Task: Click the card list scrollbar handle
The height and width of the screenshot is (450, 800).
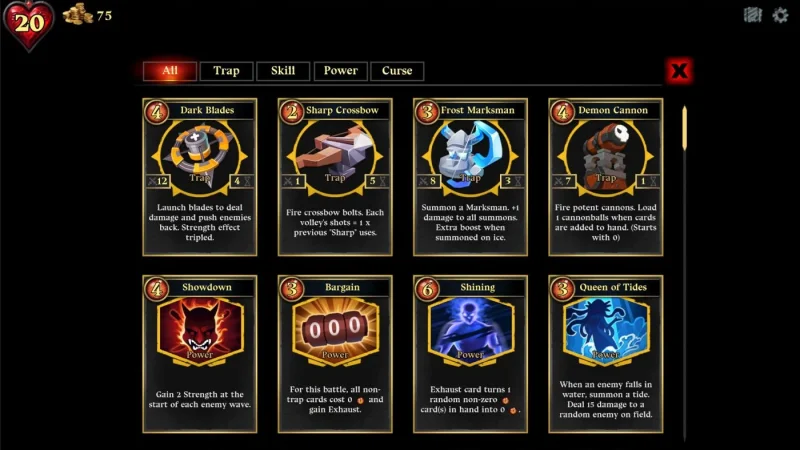Action: [x=685, y=128]
